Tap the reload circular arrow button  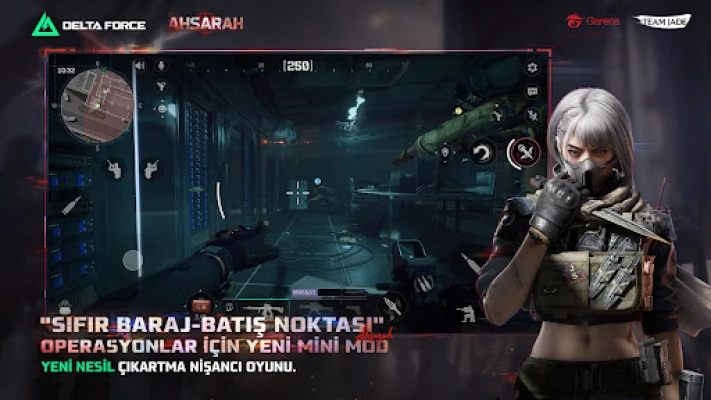[483, 153]
